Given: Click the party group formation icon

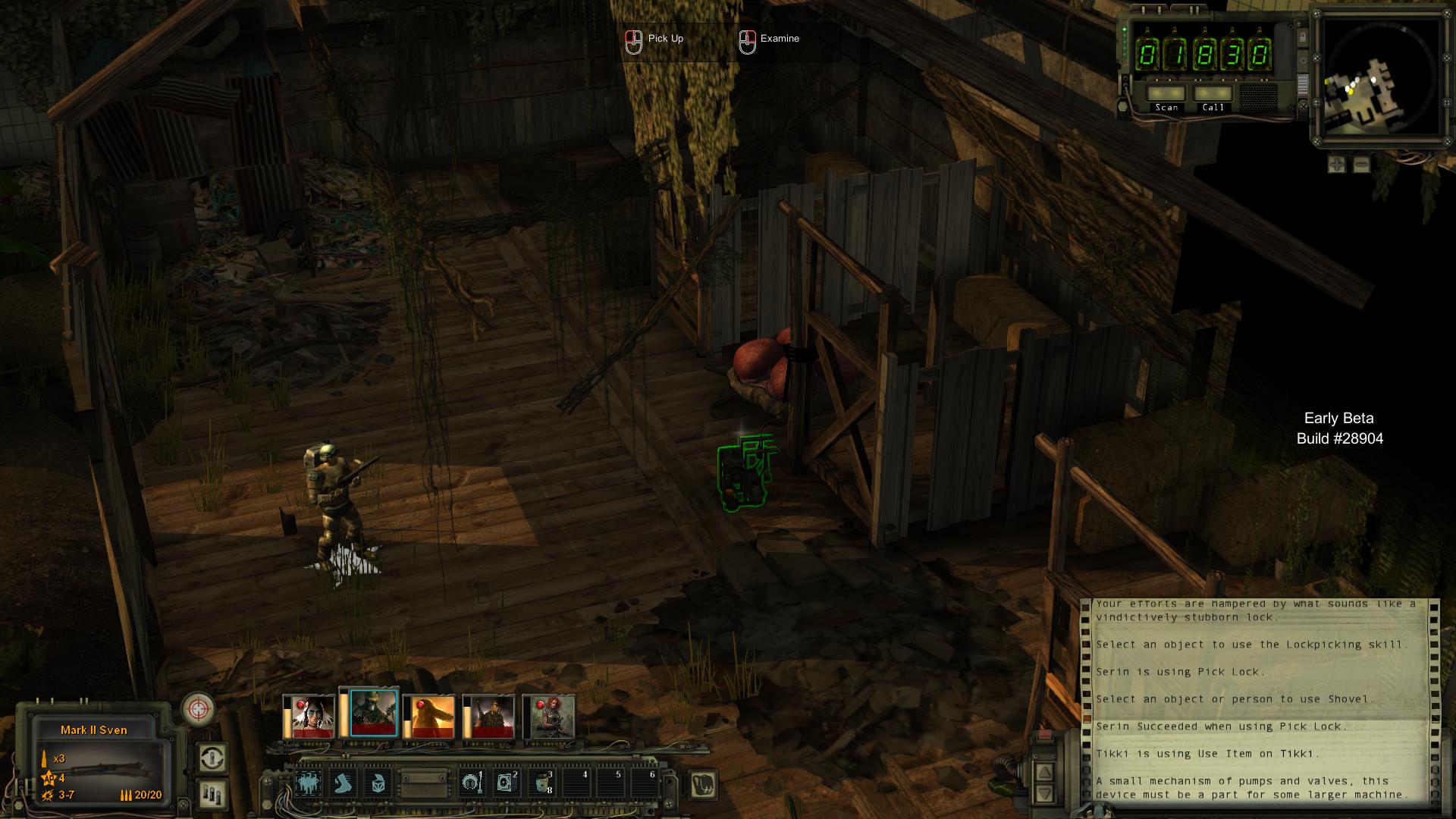Looking at the screenshot, I should tap(308, 783).
